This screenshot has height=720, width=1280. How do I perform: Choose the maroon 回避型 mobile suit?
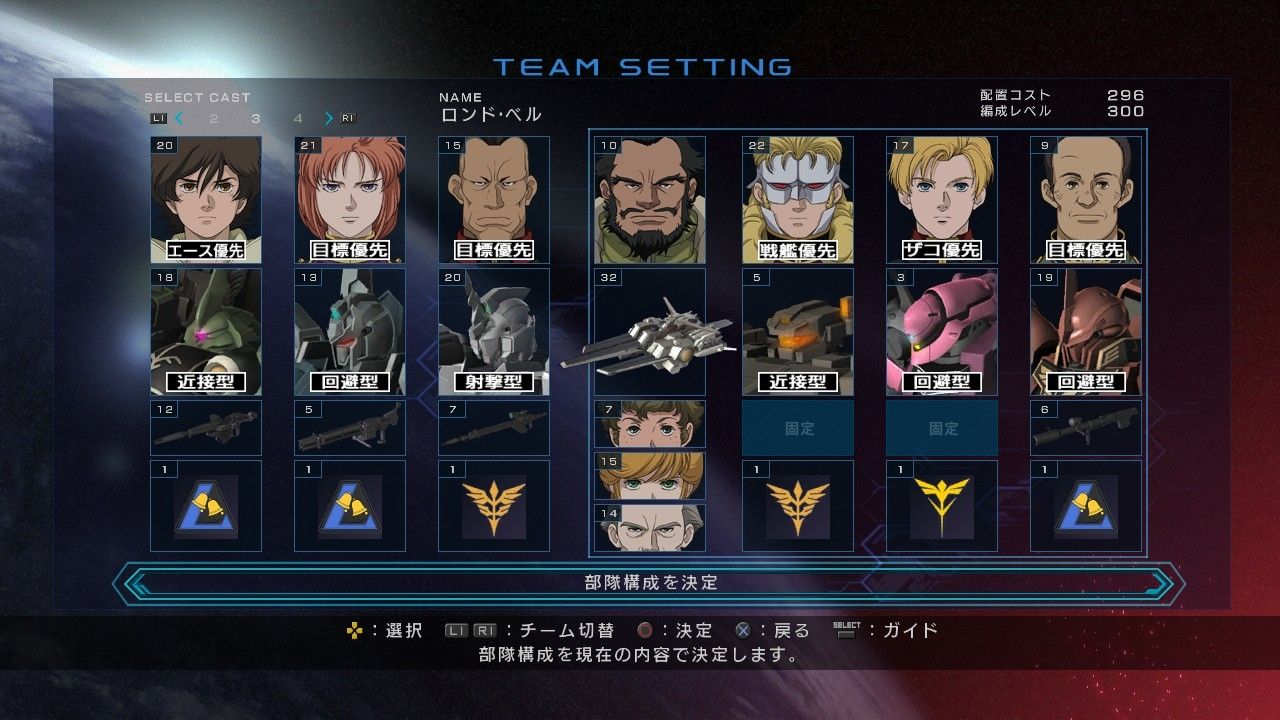coord(1086,331)
